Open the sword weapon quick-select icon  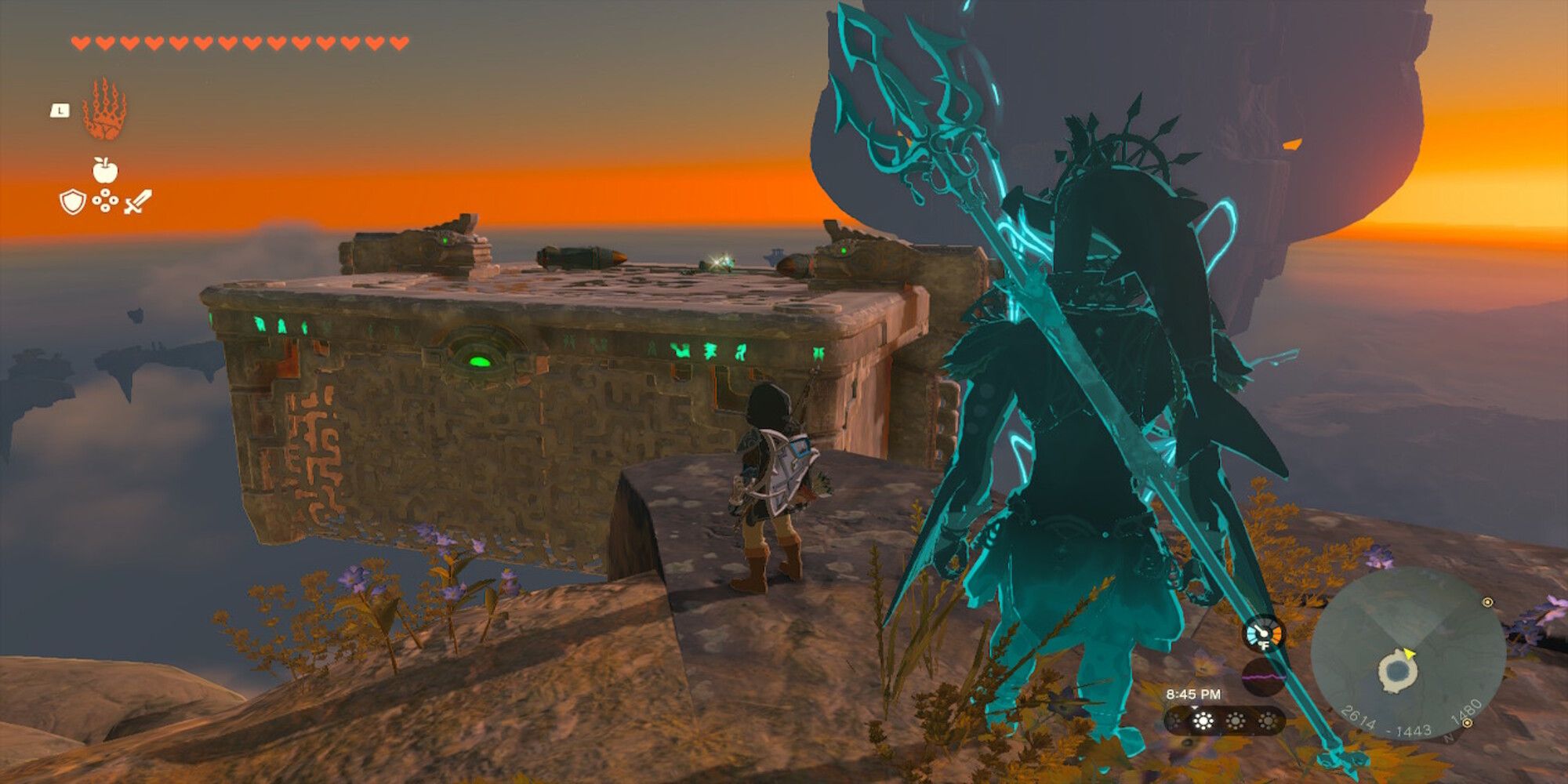pos(138,202)
